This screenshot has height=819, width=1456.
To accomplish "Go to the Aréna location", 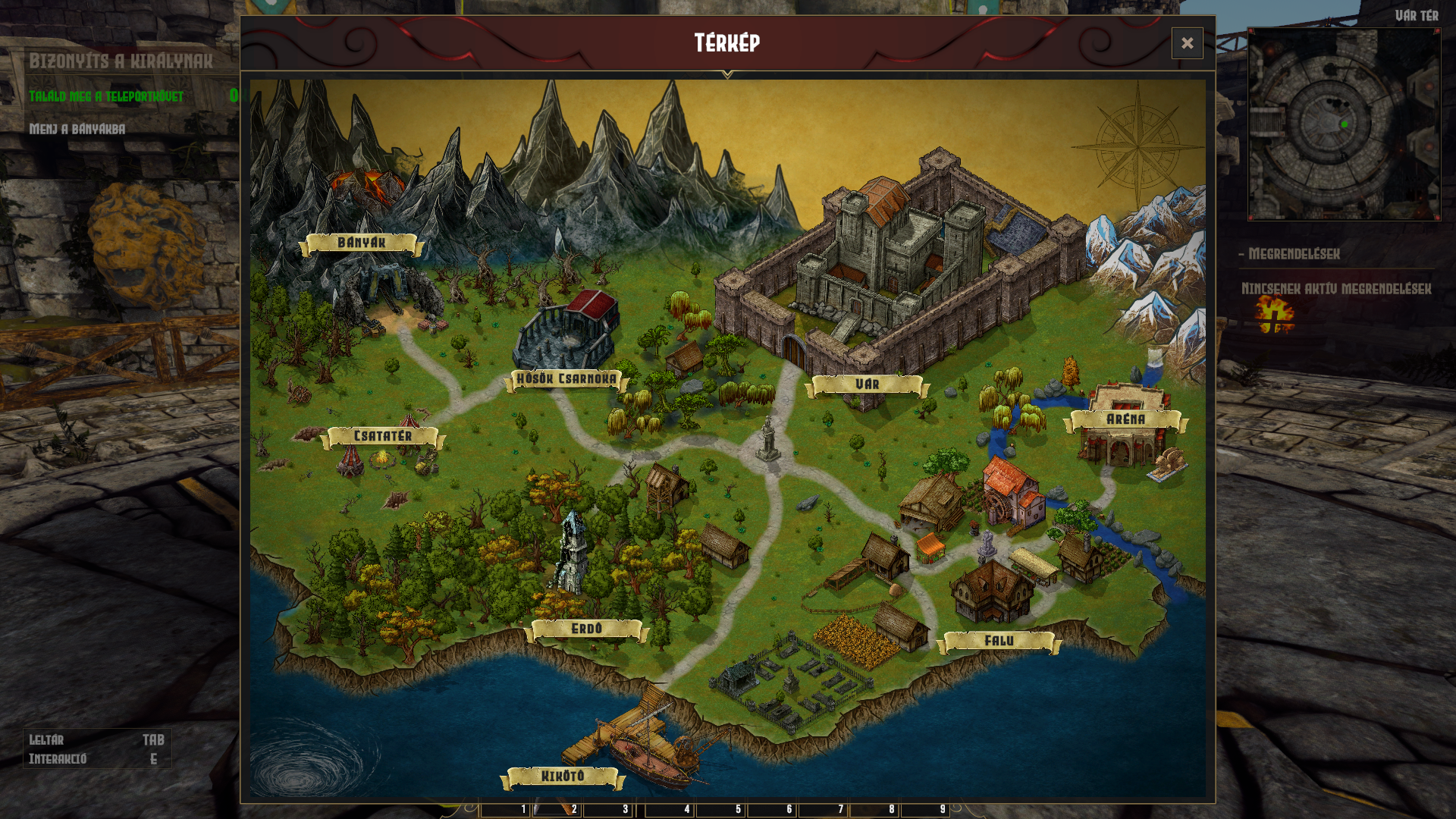I will (1125, 419).
